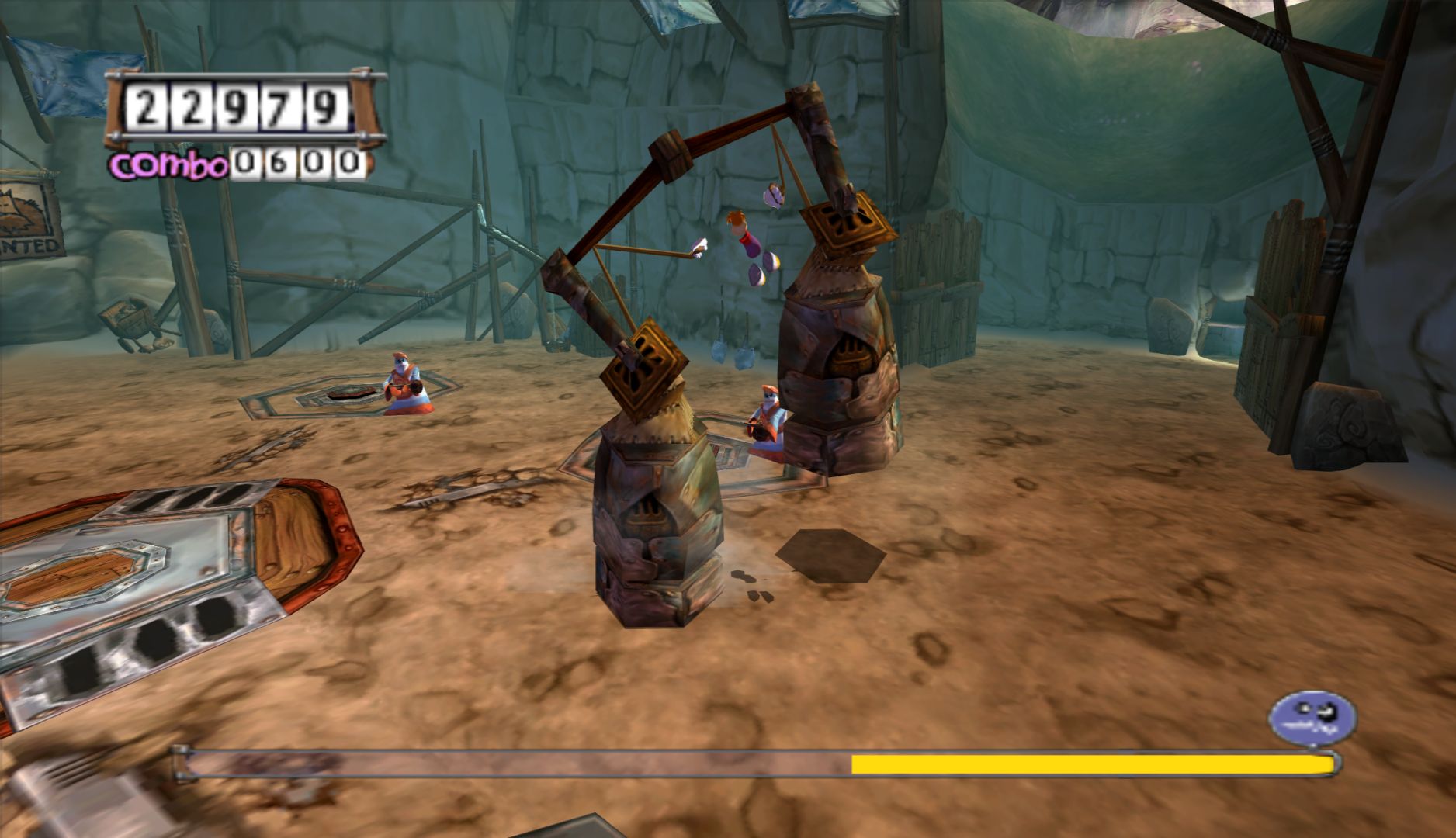Click the blue face icon above the yellow gauge
This screenshot has height=838, width=1456.
click(x=1312, y=717)
